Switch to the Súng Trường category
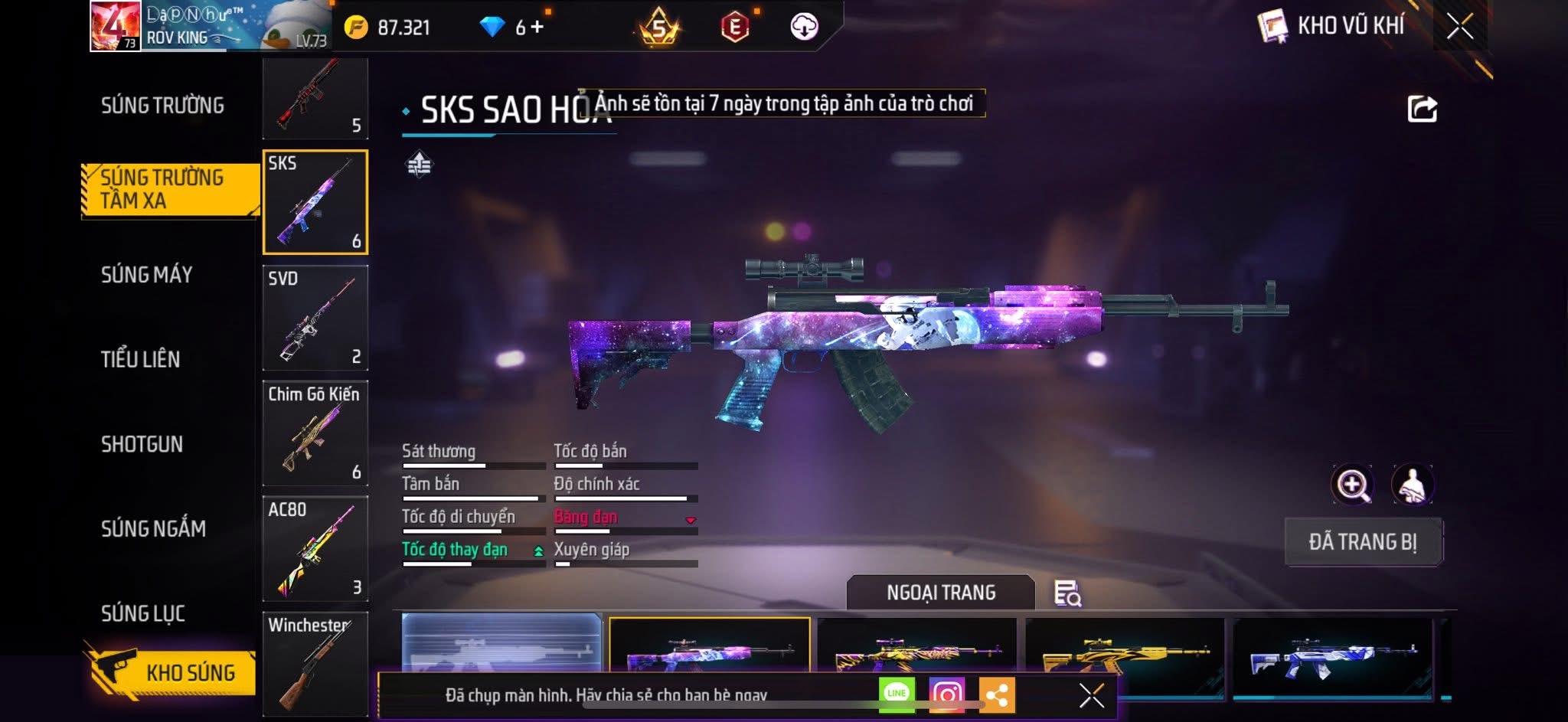Viewport: 1568px width, 722px height. tap(162, 106)
